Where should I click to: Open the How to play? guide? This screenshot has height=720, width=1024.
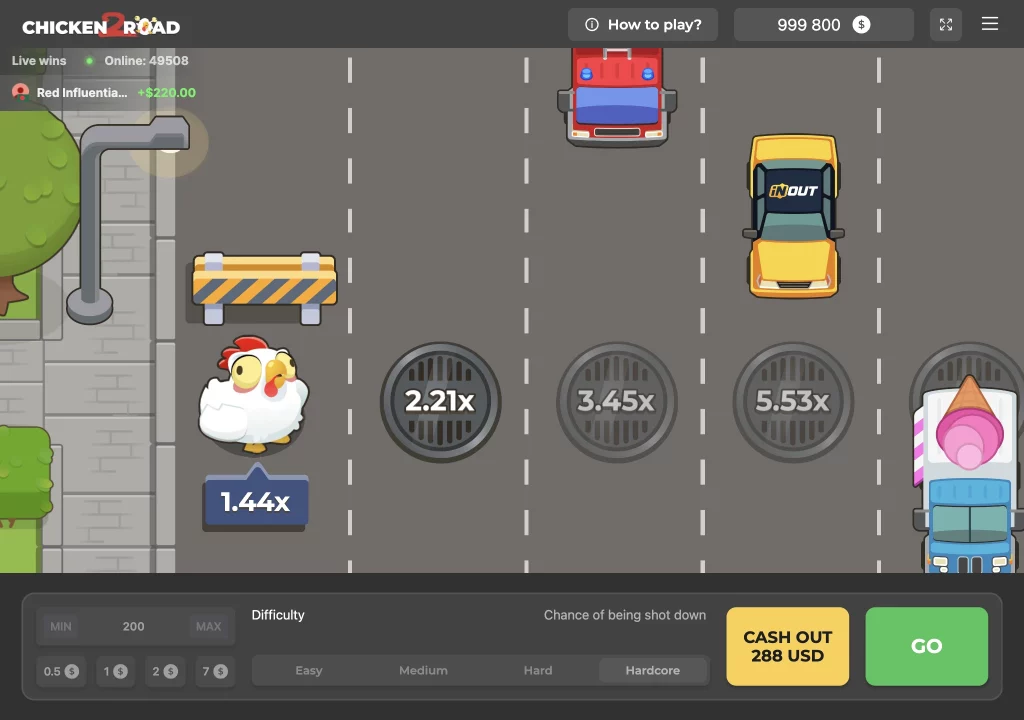tap(643, 25)
